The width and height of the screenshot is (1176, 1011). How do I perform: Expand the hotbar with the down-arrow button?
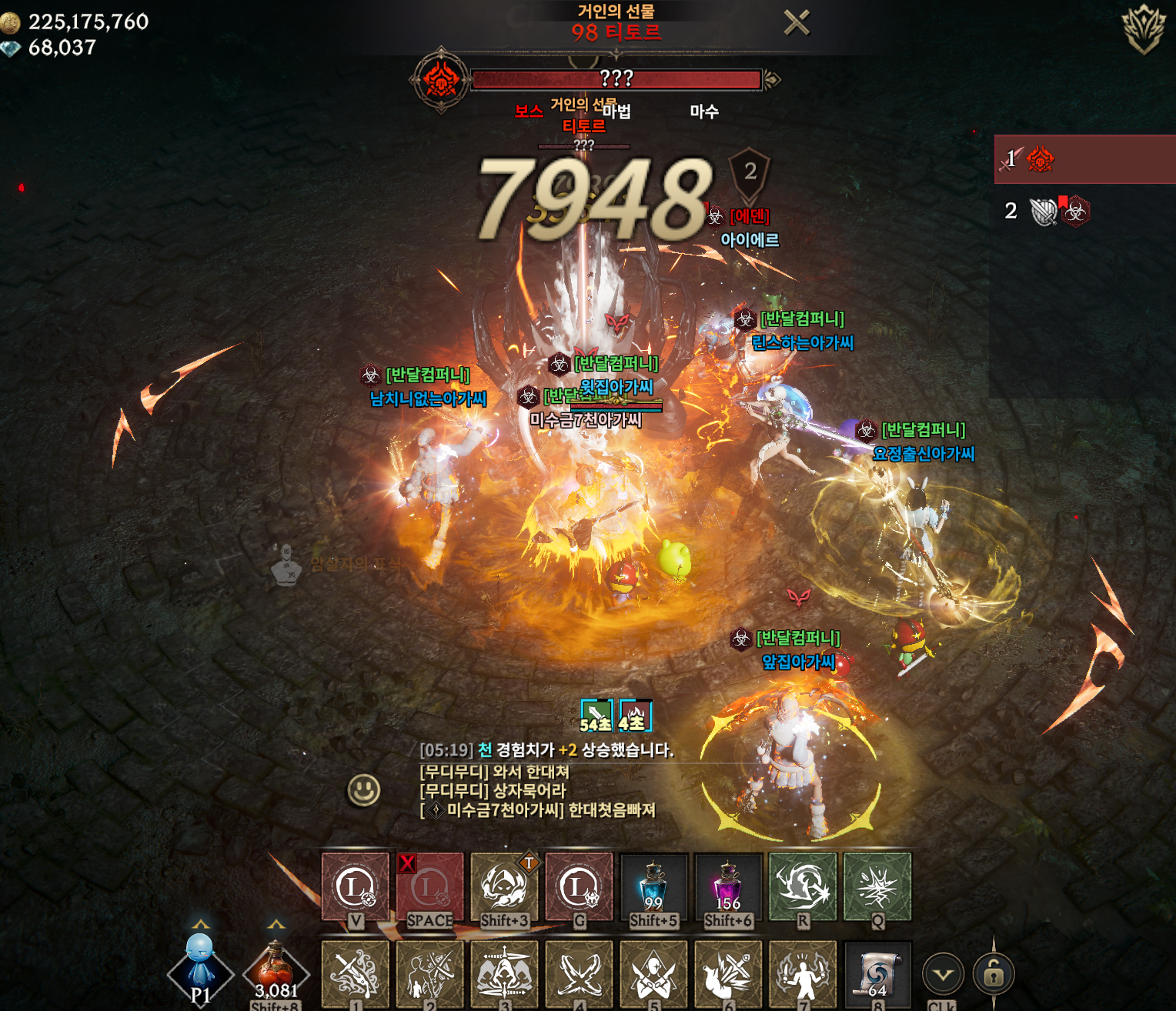(943, 975)
